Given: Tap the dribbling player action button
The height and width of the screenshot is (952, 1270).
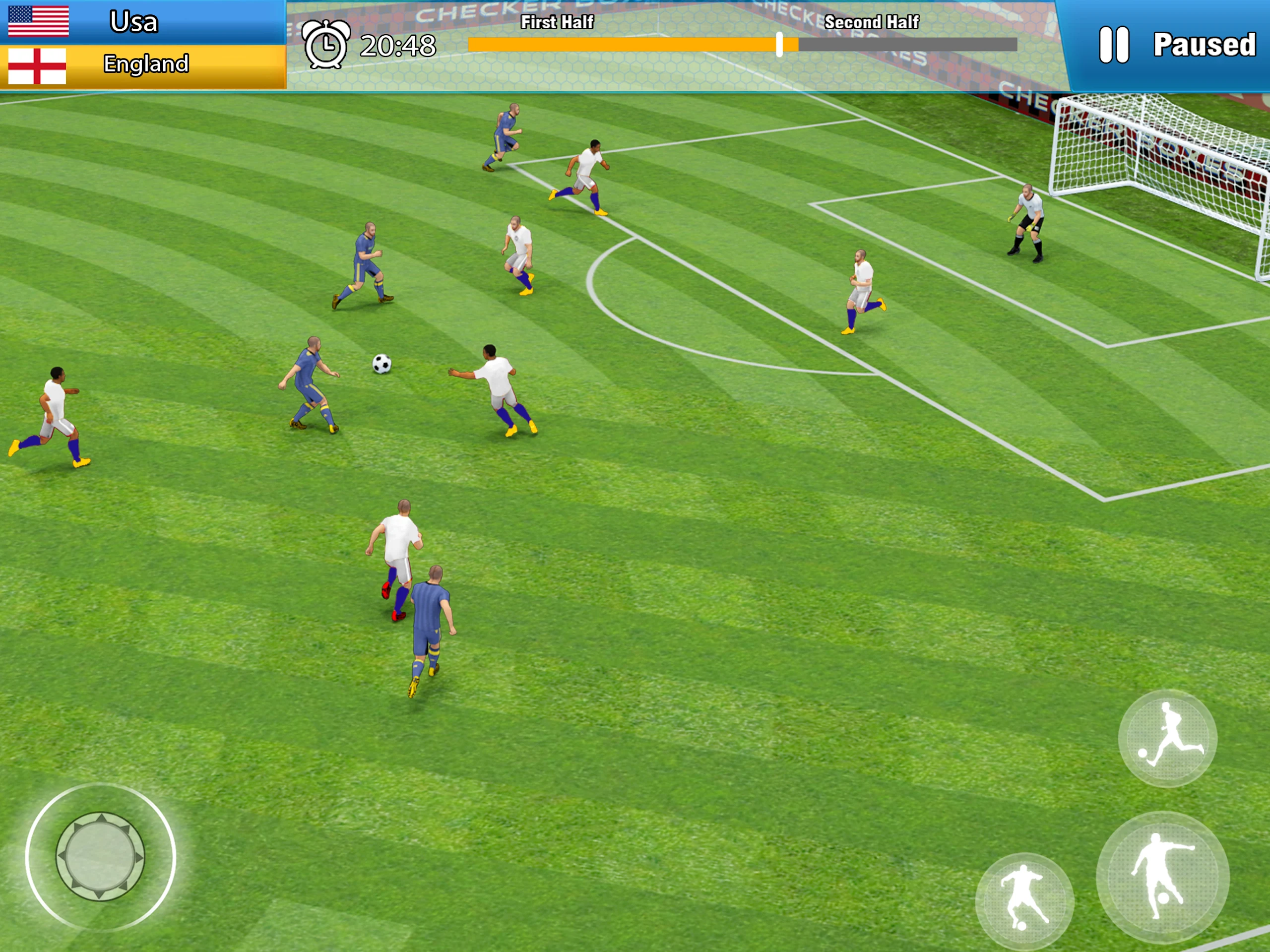Looking at the screenshot, I should [1024, 901].
